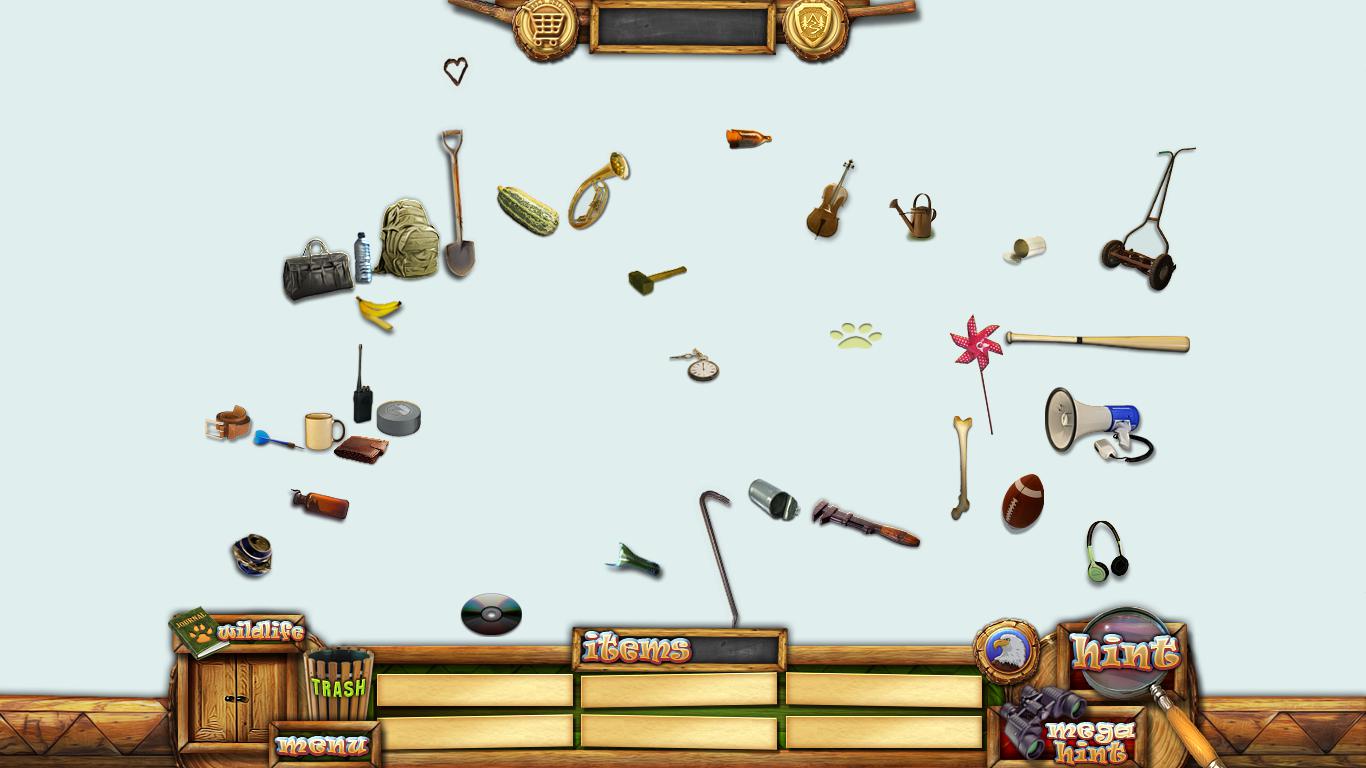Image resolution: width=1366 pixels, height=768 pixels.
Task: Choose the green headphones
Action: (1106, 552)
